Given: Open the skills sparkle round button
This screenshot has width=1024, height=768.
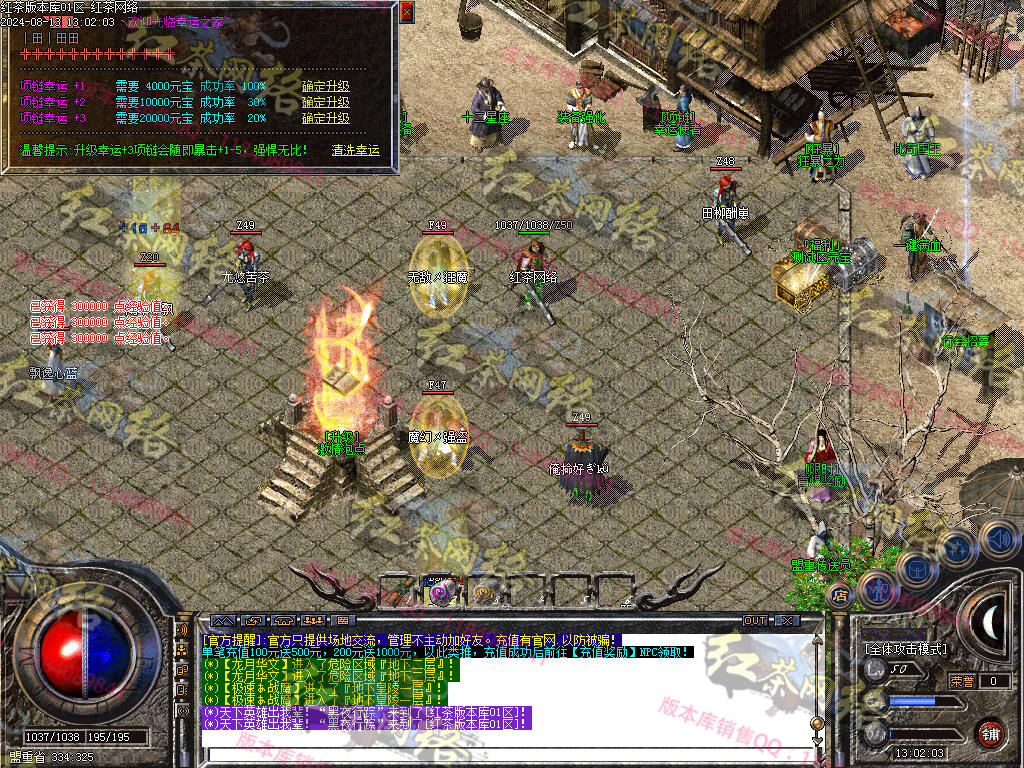Looking at the screenshot, I should pyautogui.click(x=957, y=547).
